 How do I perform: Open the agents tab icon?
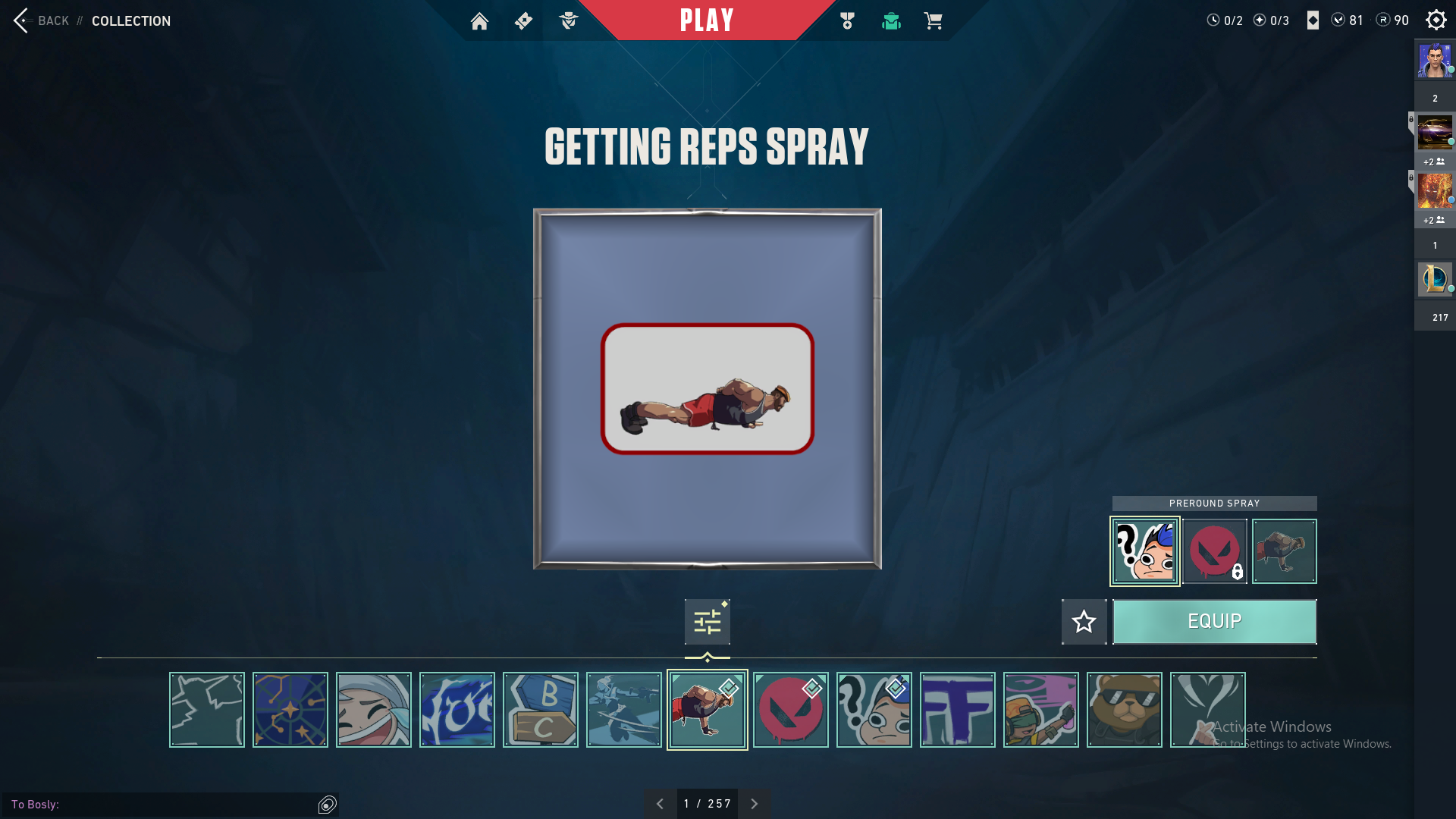coord(568,21)
